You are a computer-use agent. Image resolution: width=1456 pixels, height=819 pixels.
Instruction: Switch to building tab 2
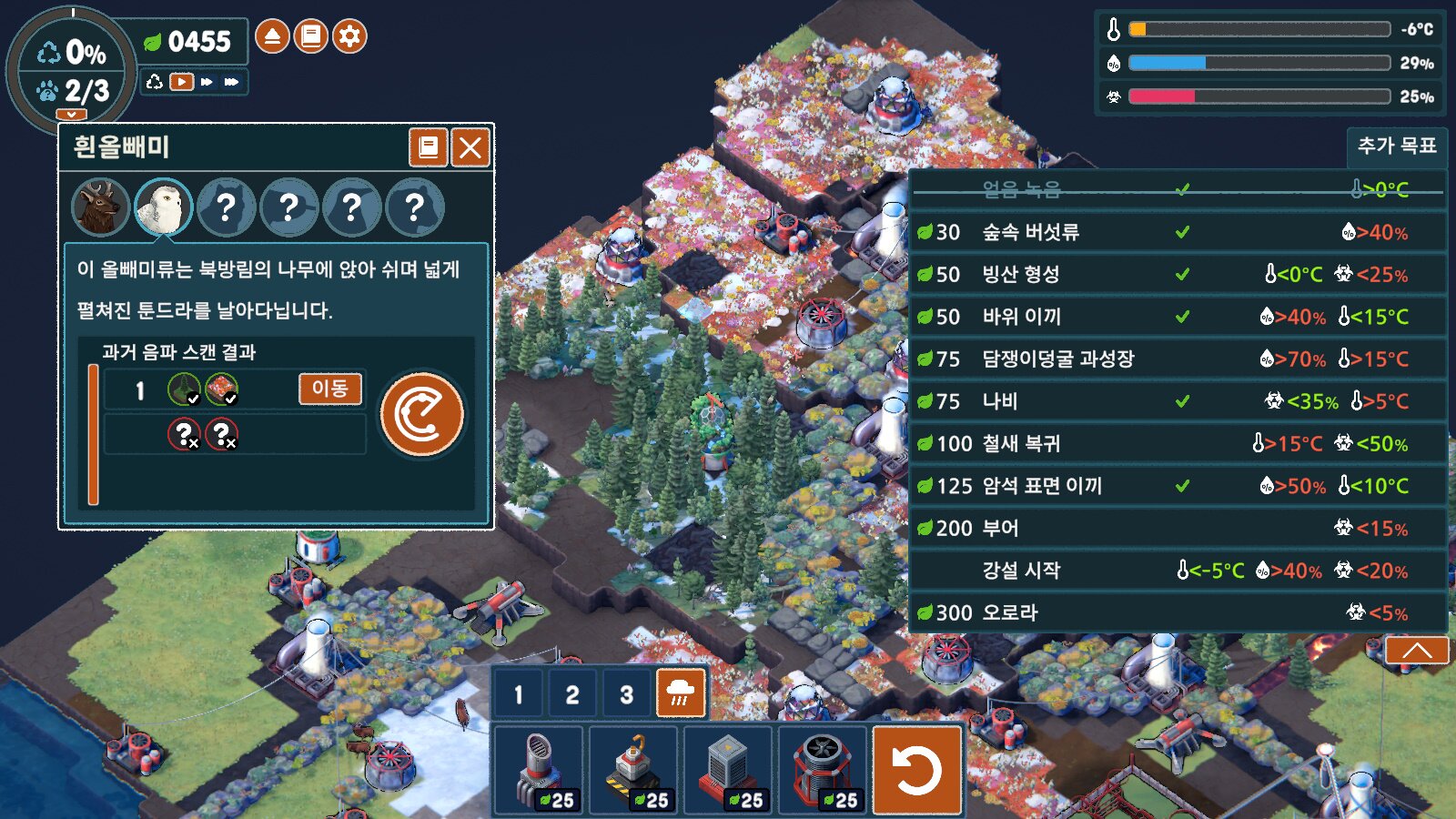[571, 694]
